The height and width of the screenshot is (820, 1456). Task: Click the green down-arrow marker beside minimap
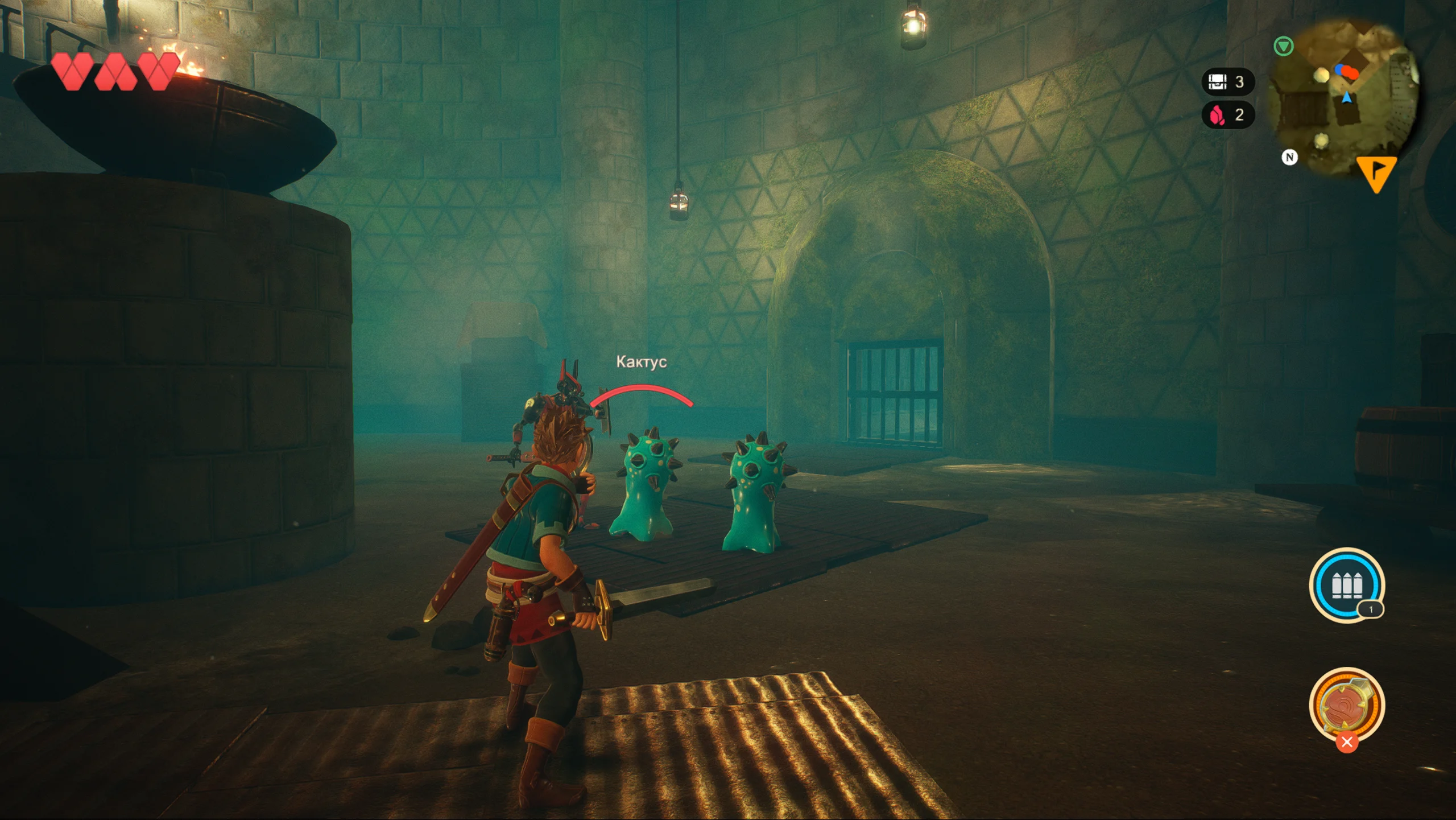tap(1283, 46)
